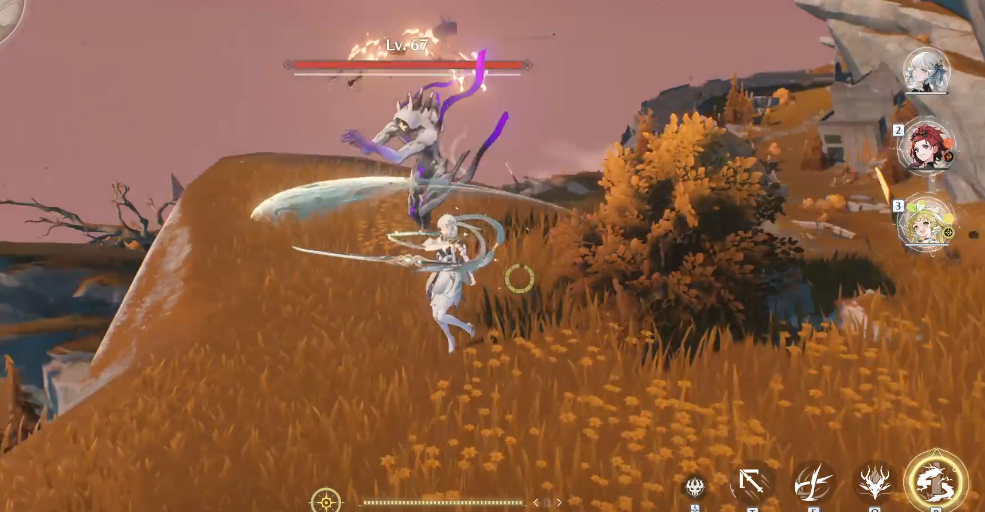The height and width of the screenshot is (512, 985).
Task: Select the blonde green-leaf party member
Action: 925,222
